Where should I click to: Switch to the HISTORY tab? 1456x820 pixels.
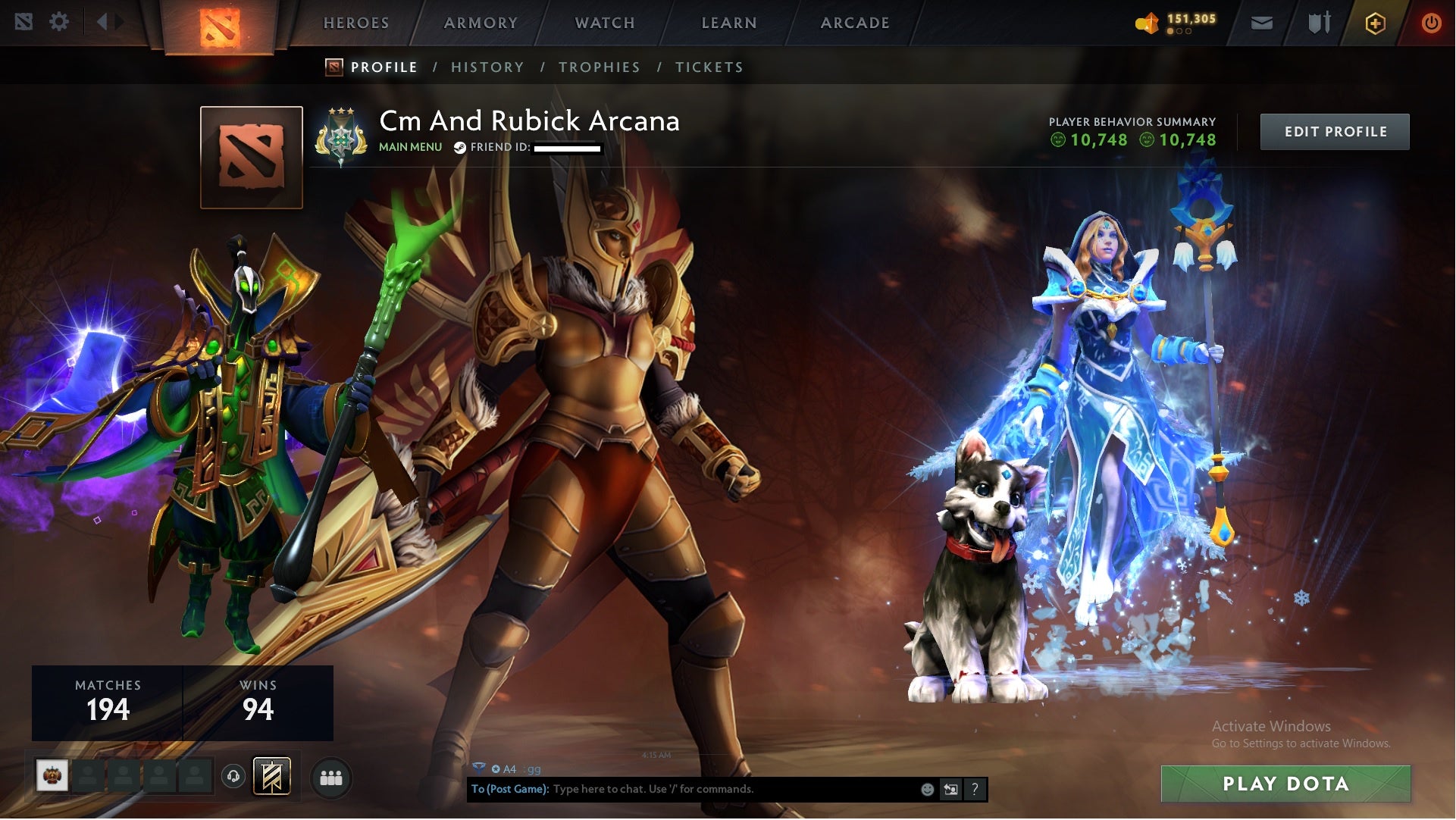coord(487,67)
